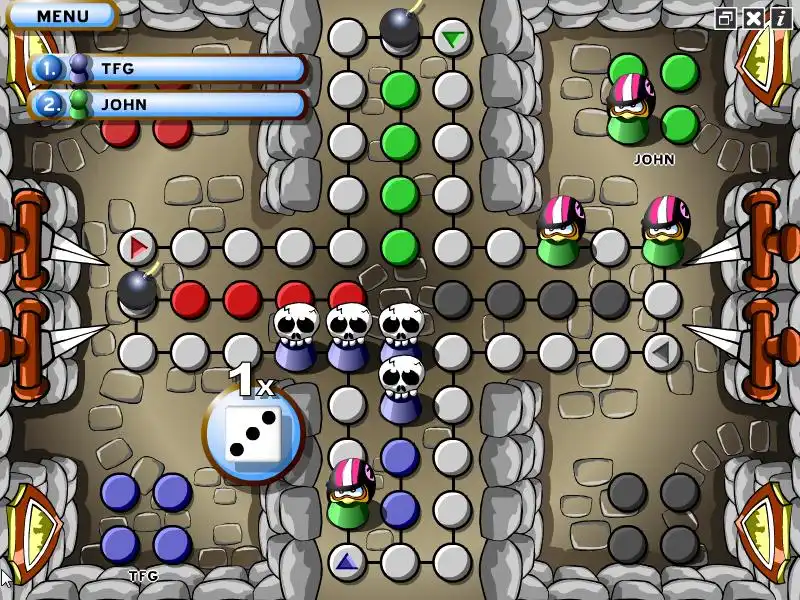
Task: Click the blue up-arrow start tile
Action: click(x=347, y=561)
